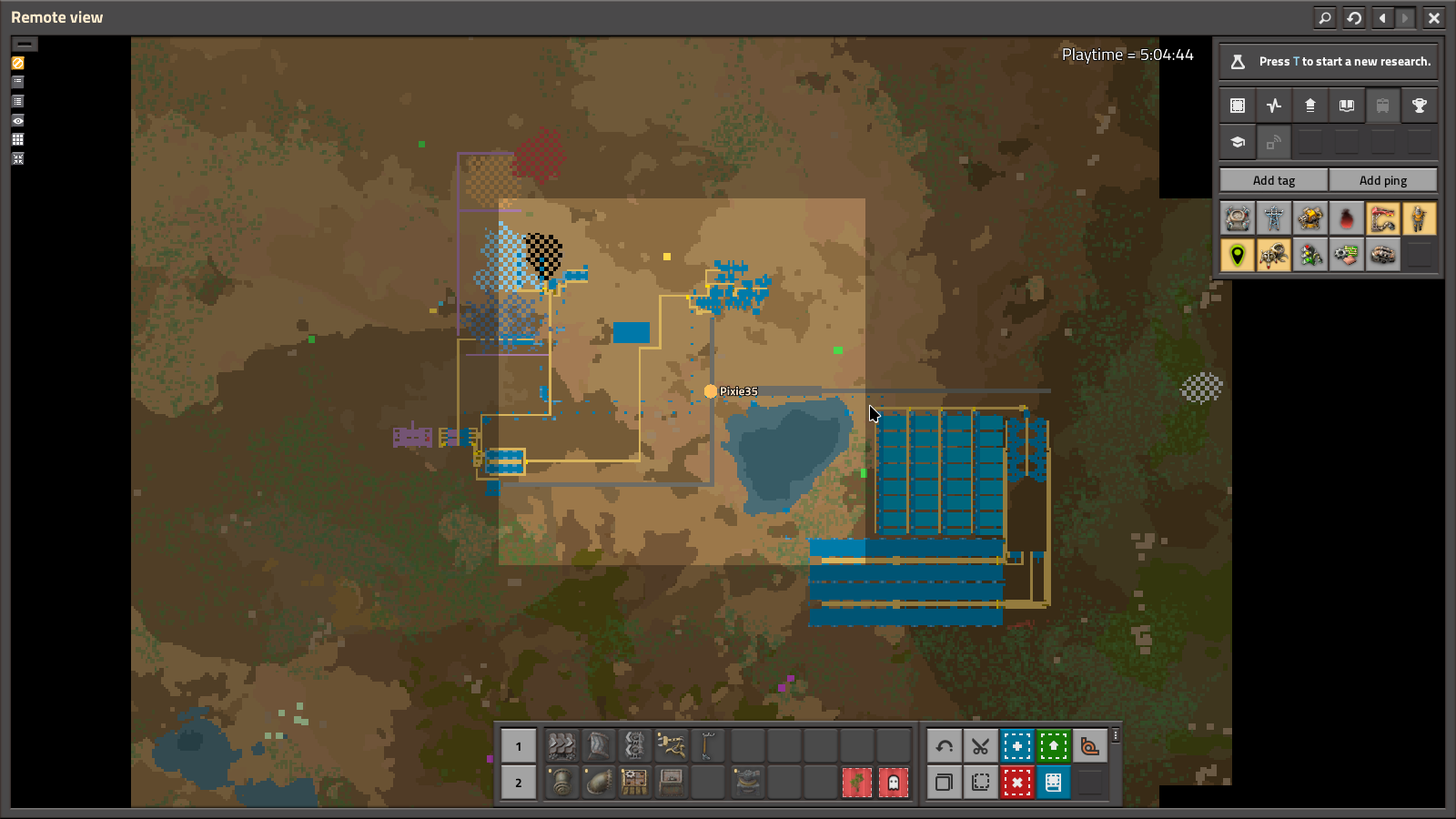The height and width of the screenshot is (819, 1456).
Task: Toggle the grid overlay in the sidebar
Action: coord(17,139)
